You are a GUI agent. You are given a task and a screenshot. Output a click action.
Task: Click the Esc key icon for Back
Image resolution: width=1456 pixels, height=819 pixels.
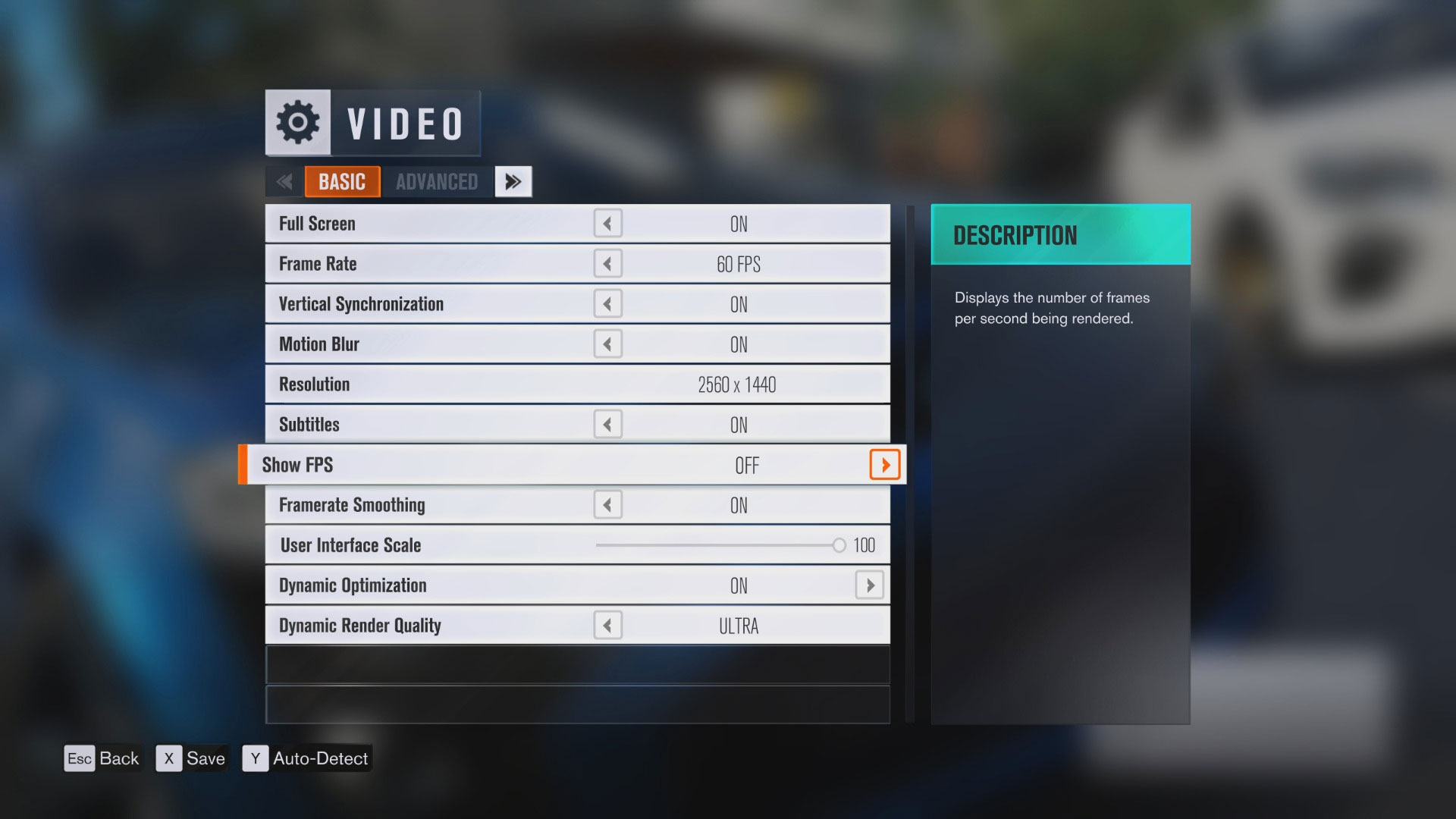[x=80, y=758]
